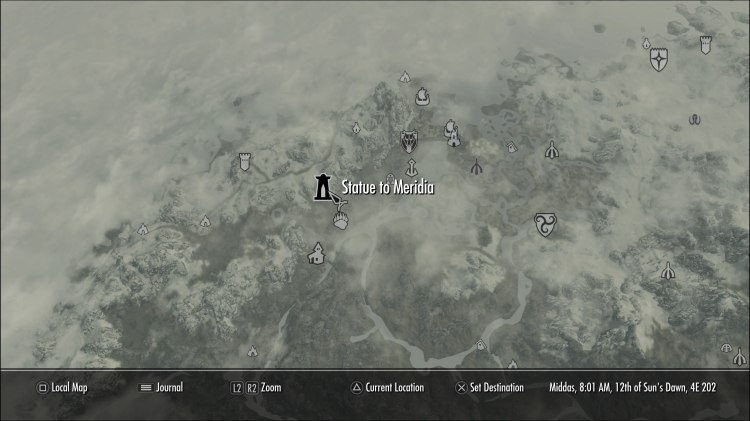This screenshot has width=750, height=421.
Task: Select the Statue to Meridia map marker
Action: click(323, 186)
